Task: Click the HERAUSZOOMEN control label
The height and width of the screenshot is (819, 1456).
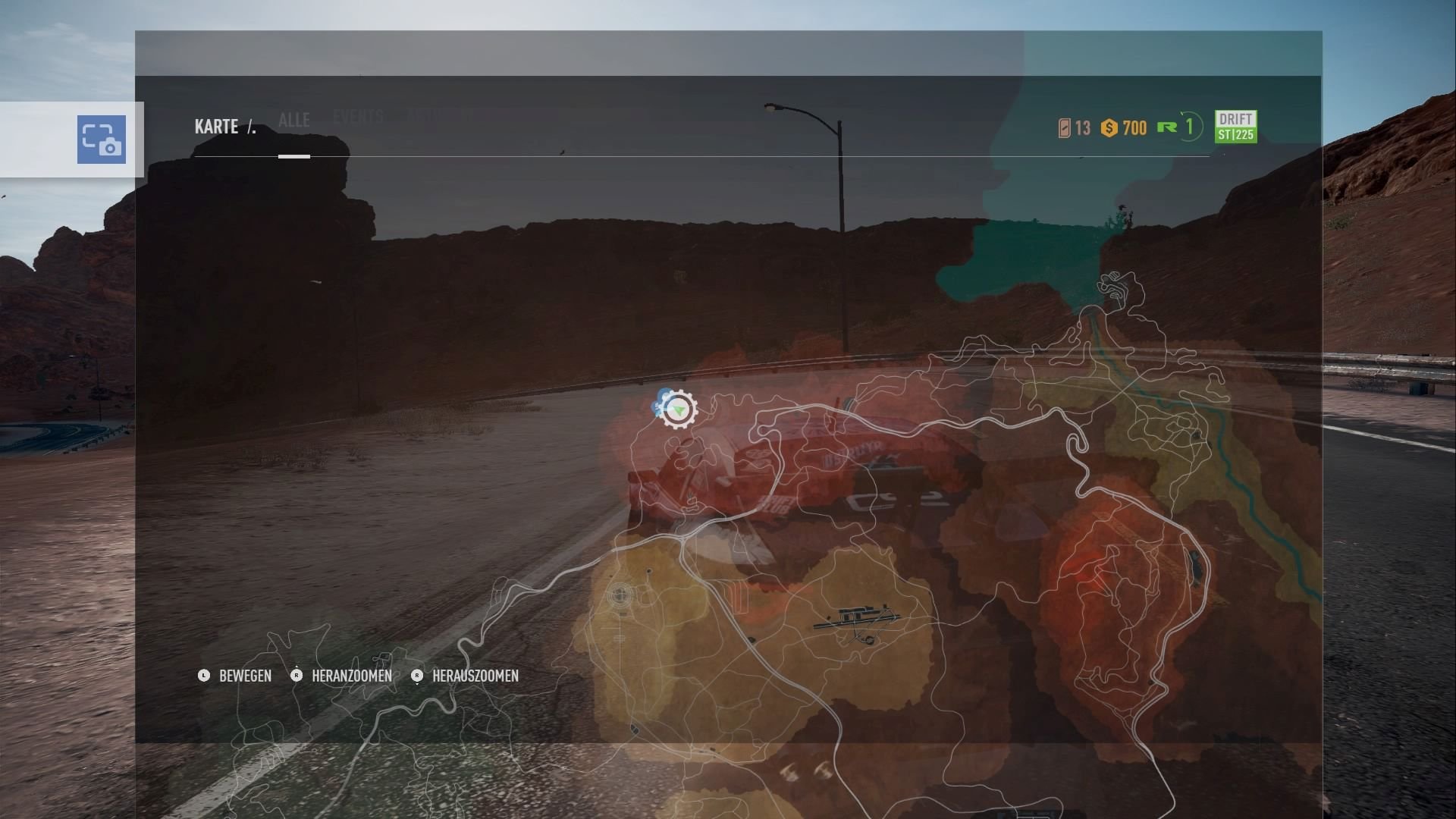Action: pos(475,676)
